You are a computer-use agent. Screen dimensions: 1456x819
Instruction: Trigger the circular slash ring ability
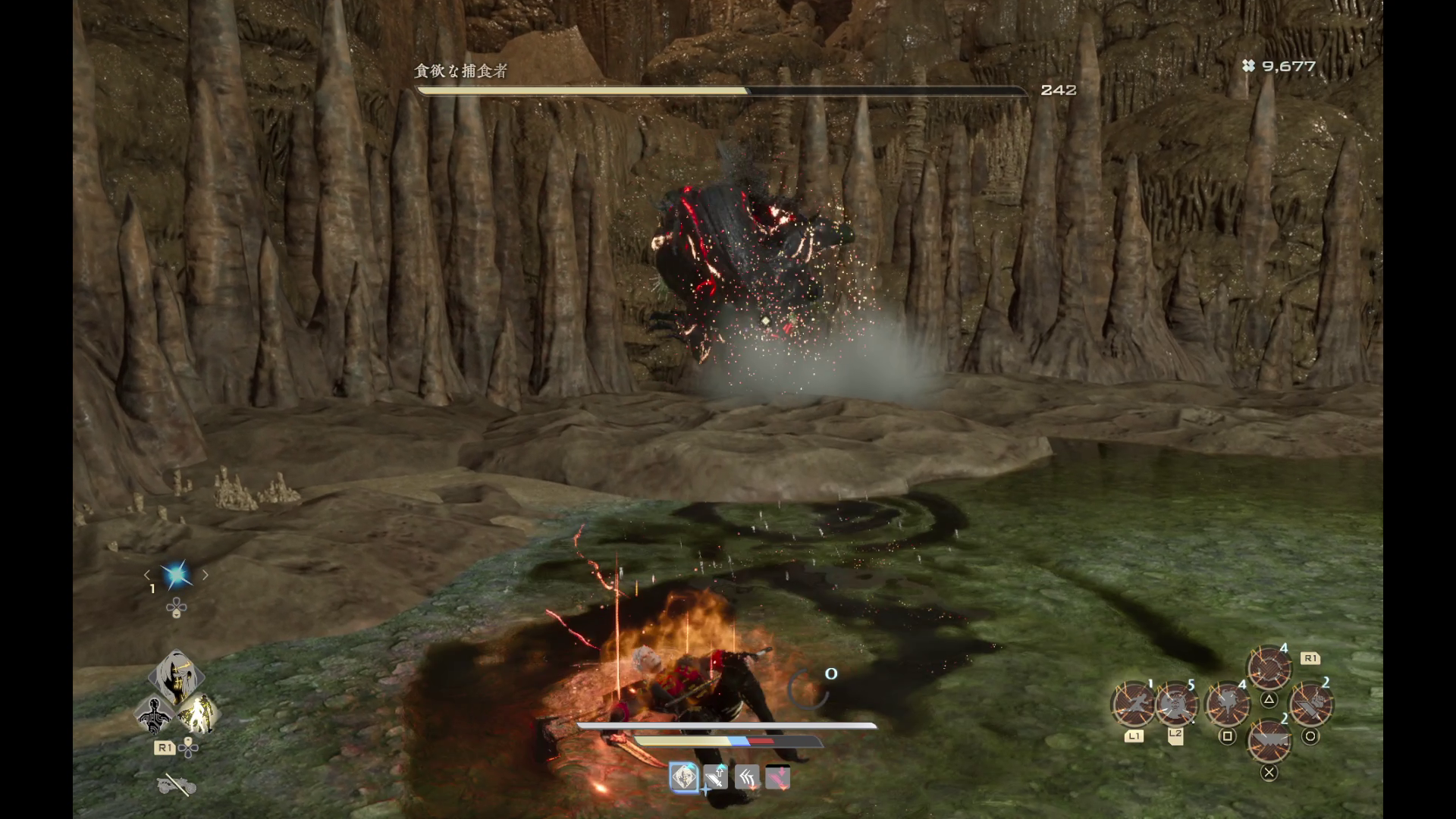[x=1269, y=668]
